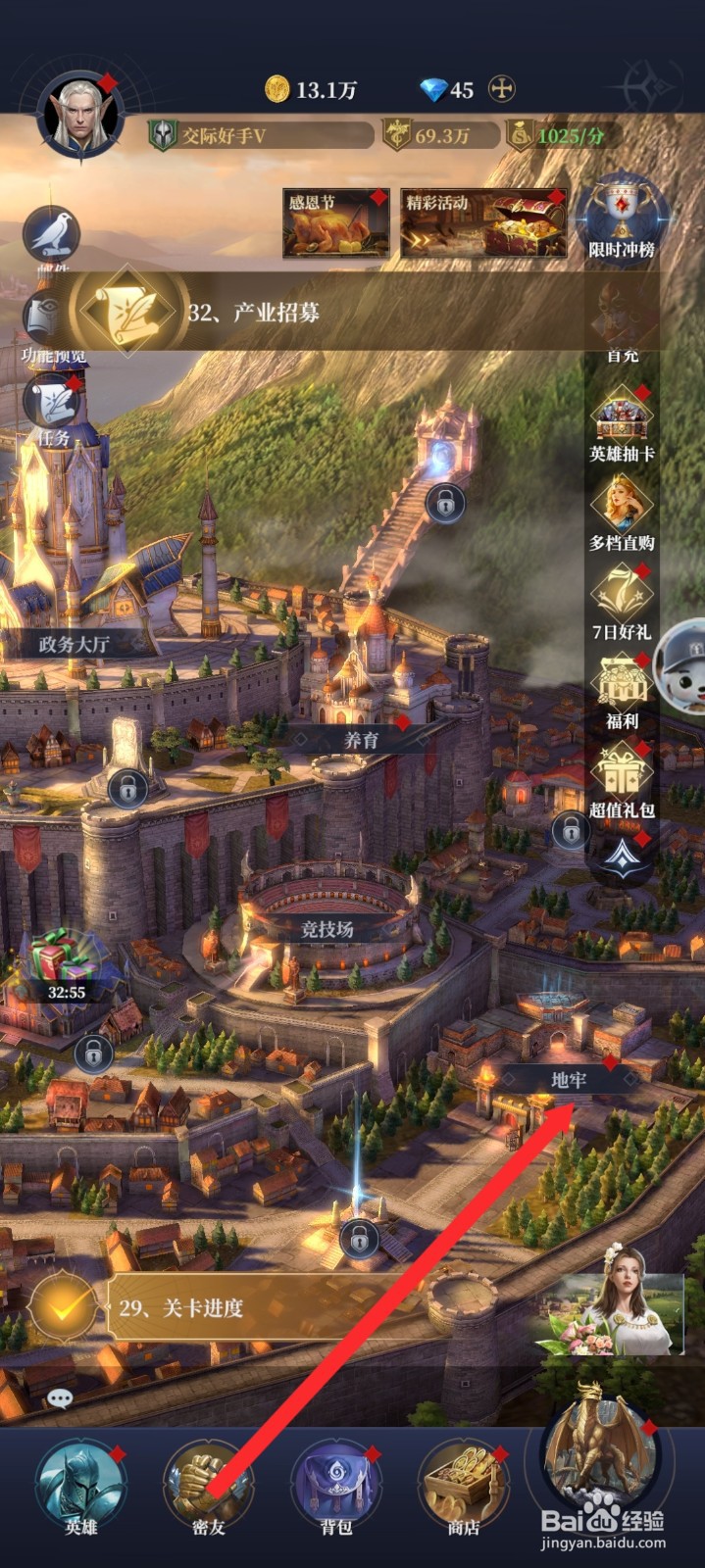Image resolution: width=705 pixels, height=1568 pixels.
Task: Enter the 地牢 dungeon label
Action: coord(569,1079)
